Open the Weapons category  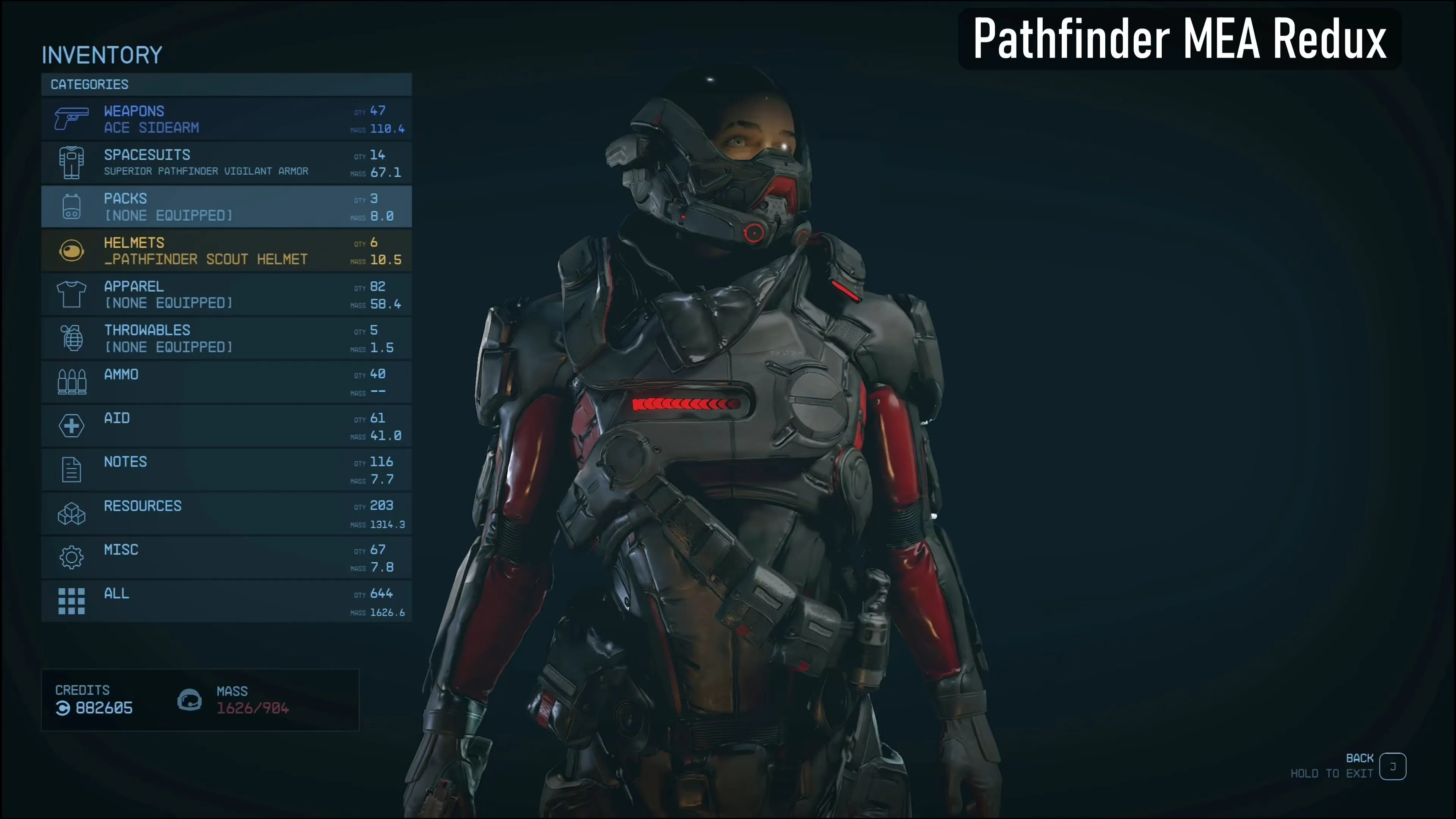[x=226, y=119]
